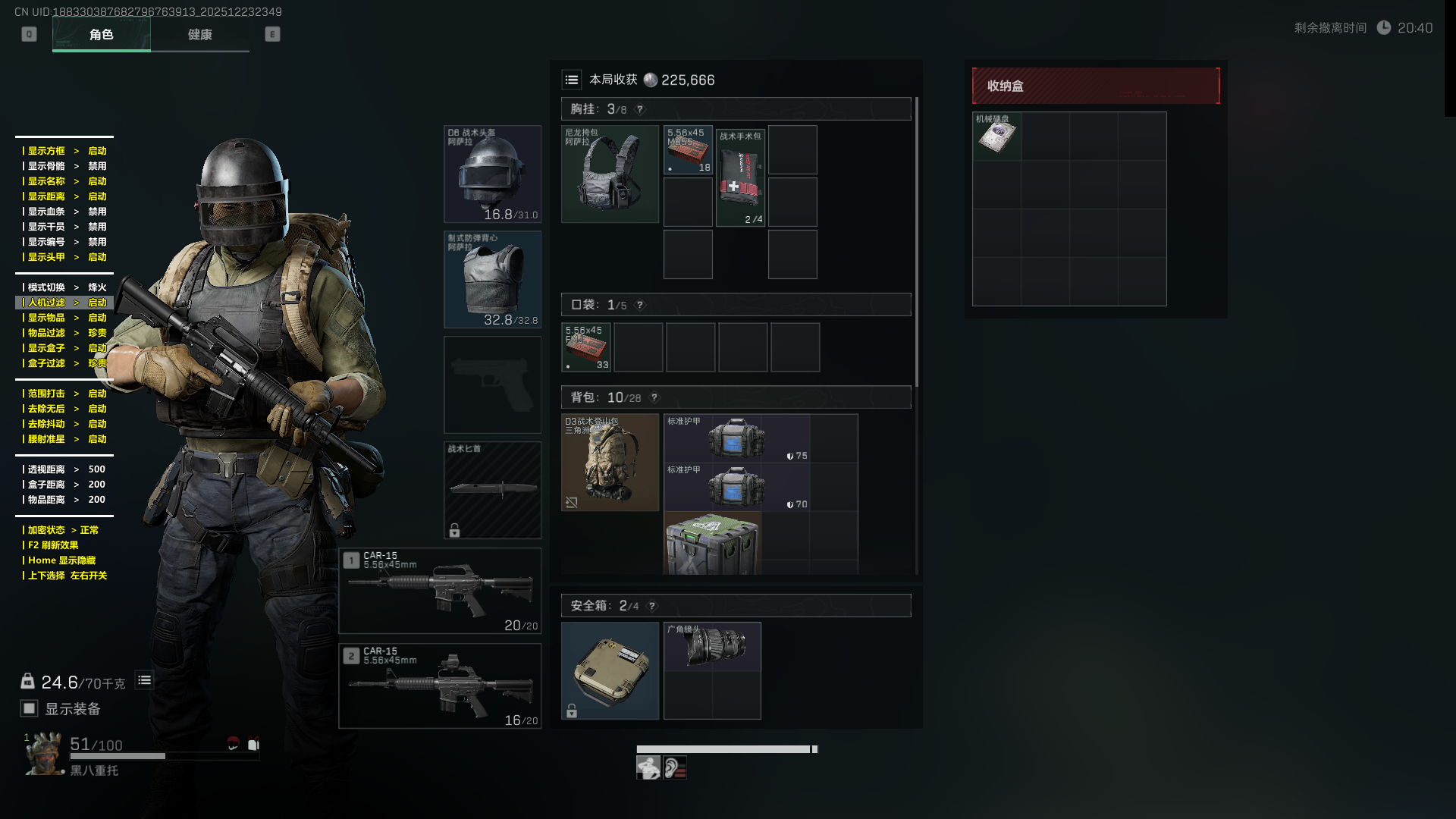Viewport: 1456px width, 819px height.
Task: Select the 角色 tab
Action: click(102, 35)
